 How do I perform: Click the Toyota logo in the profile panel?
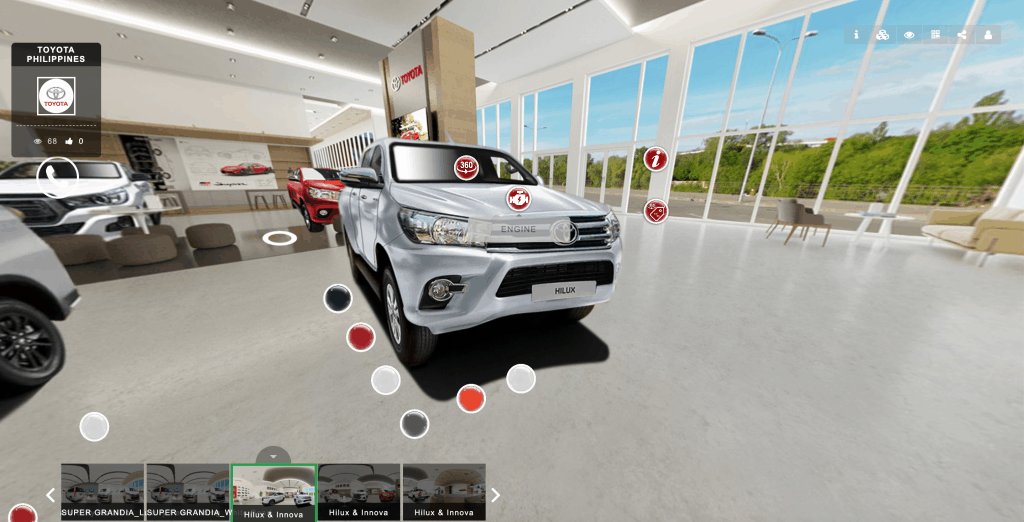pos(56,96)
